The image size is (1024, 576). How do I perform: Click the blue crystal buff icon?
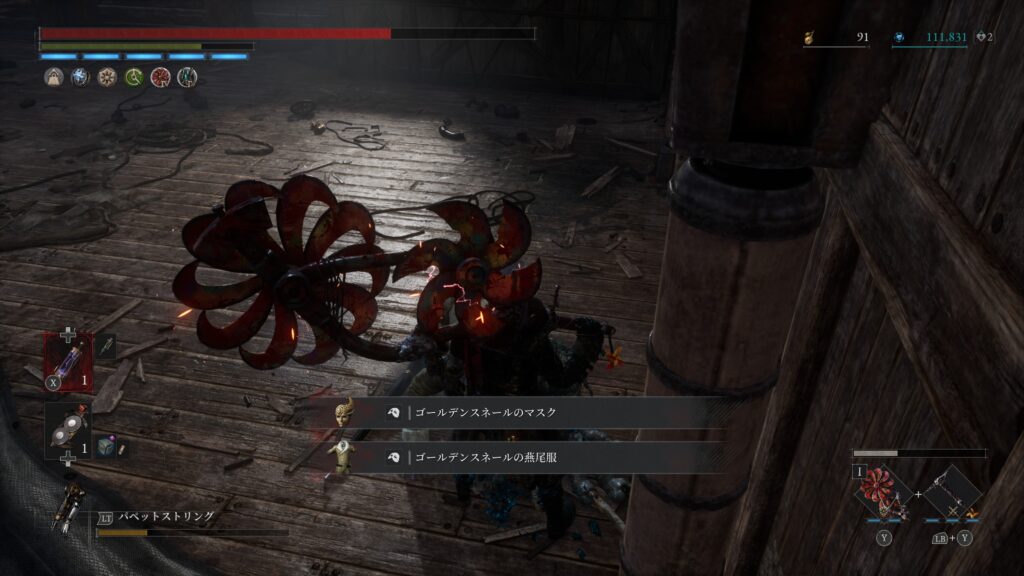tap(81, 77)
